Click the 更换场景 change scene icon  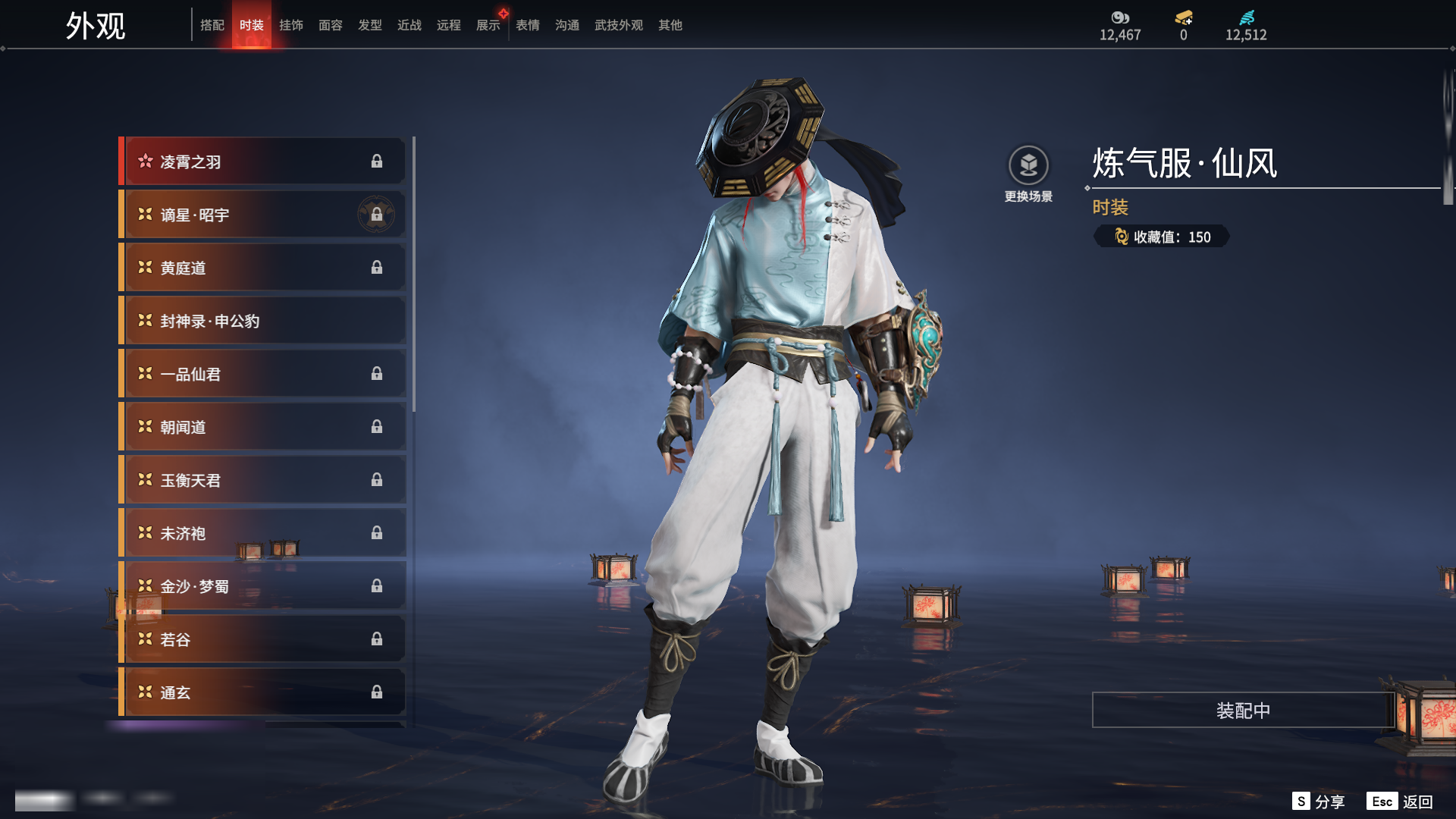click(x=1028, y=166)
